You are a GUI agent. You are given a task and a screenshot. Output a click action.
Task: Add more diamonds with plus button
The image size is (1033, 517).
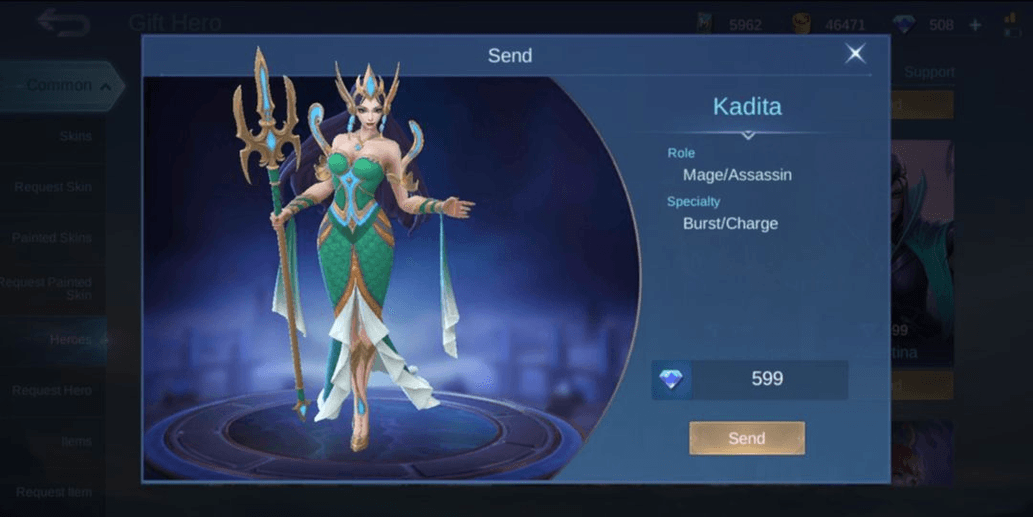pyautogui.click(x=975, y=25)
